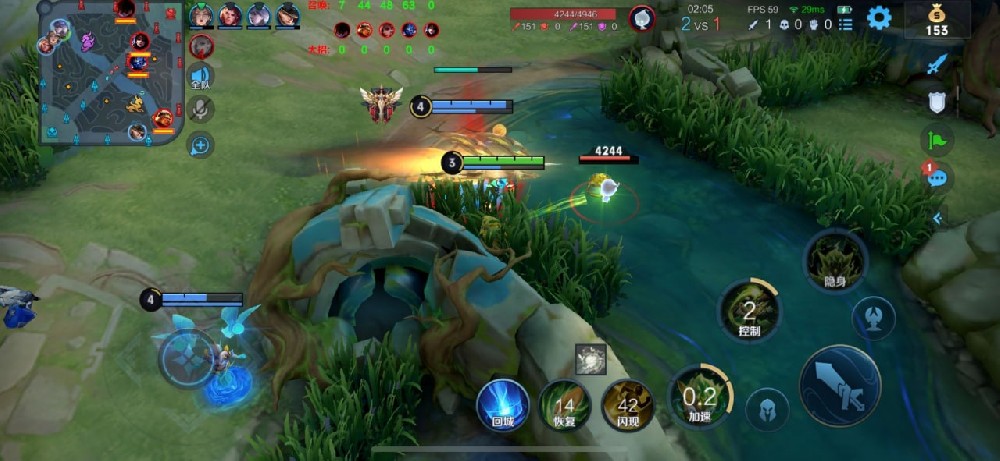Toggle the 全队 team voice speaker
This screenshot has width=1000, height=461.
201,77
